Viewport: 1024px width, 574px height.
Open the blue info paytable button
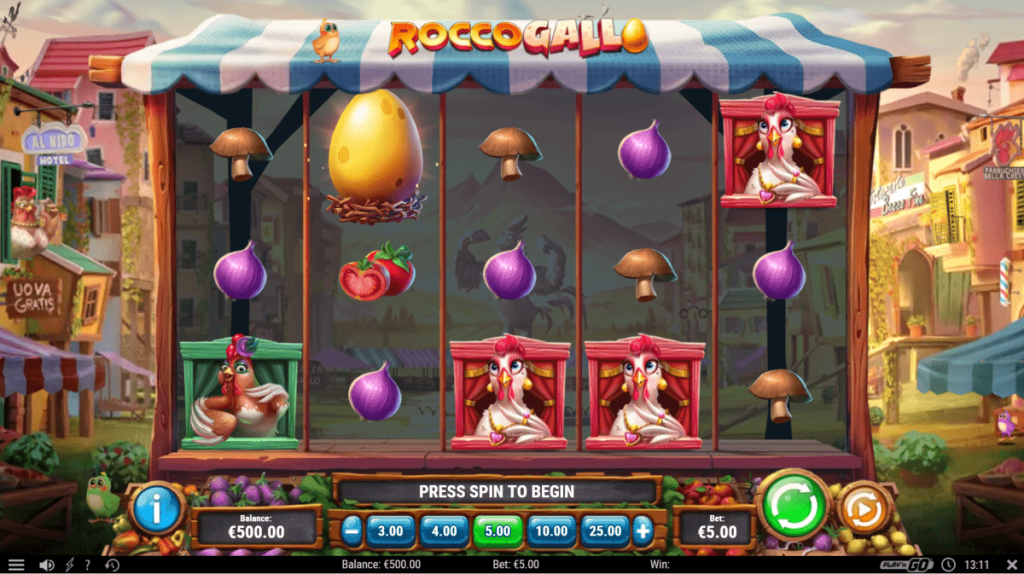click(156, 508)
